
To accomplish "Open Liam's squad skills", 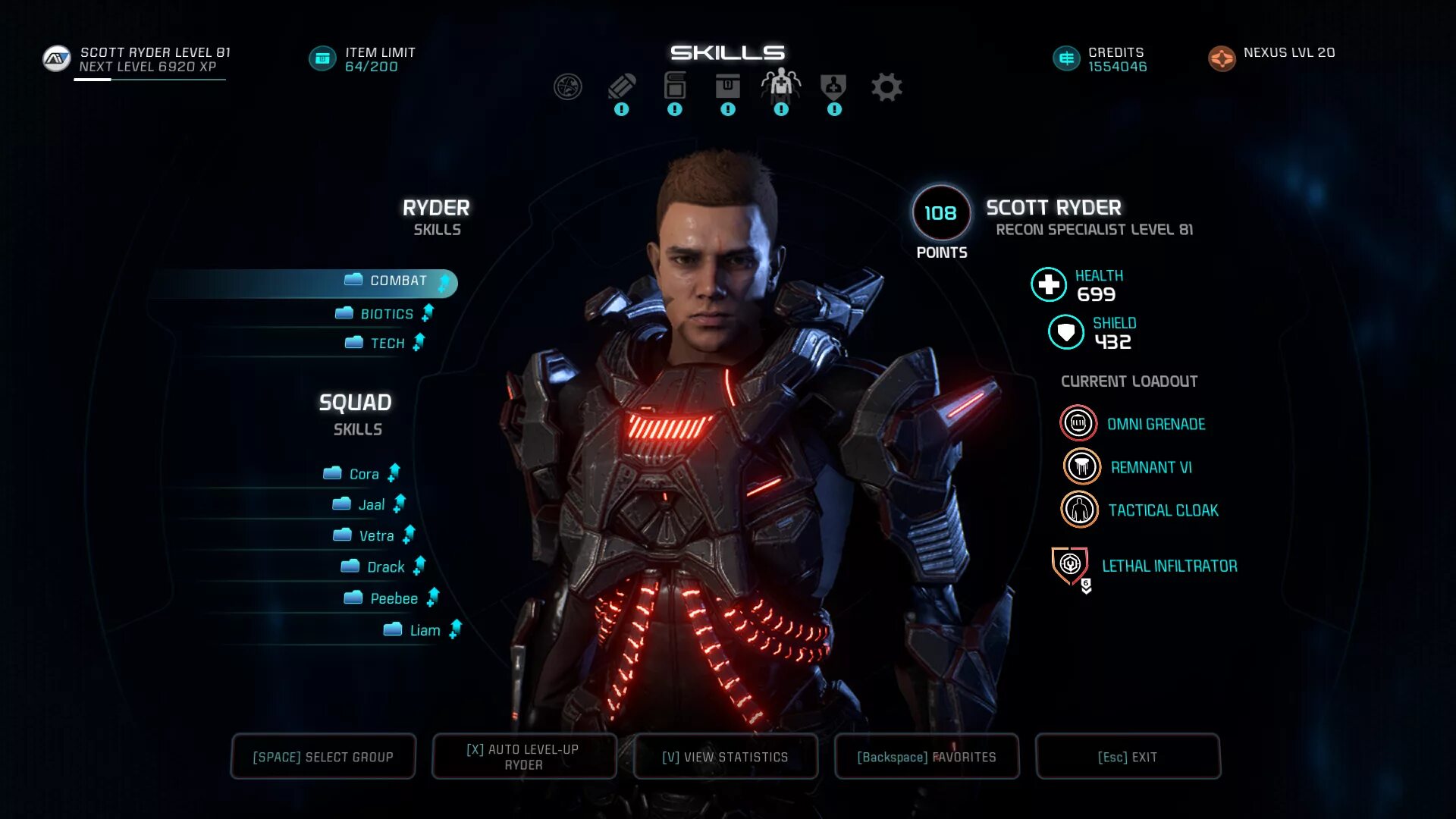I will click(x=424, y=630).
